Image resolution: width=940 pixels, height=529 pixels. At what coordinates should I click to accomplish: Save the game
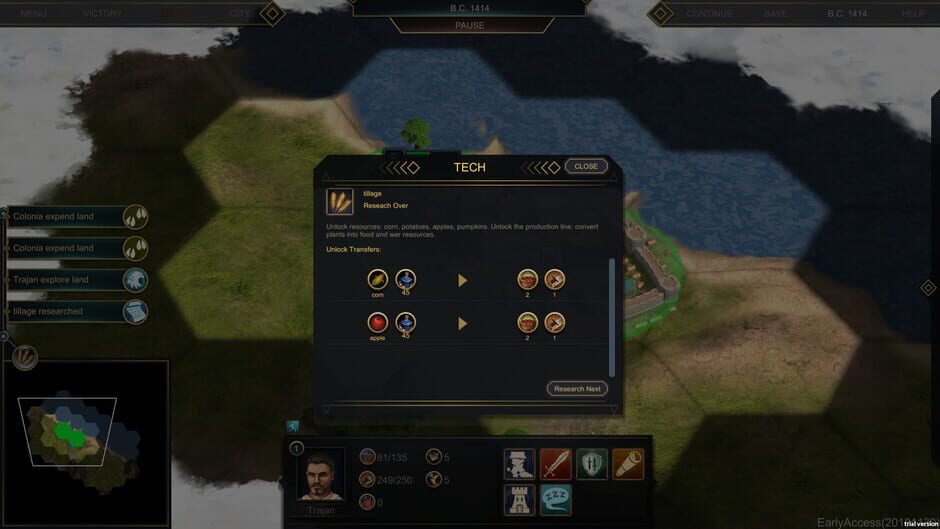point(776,14)
